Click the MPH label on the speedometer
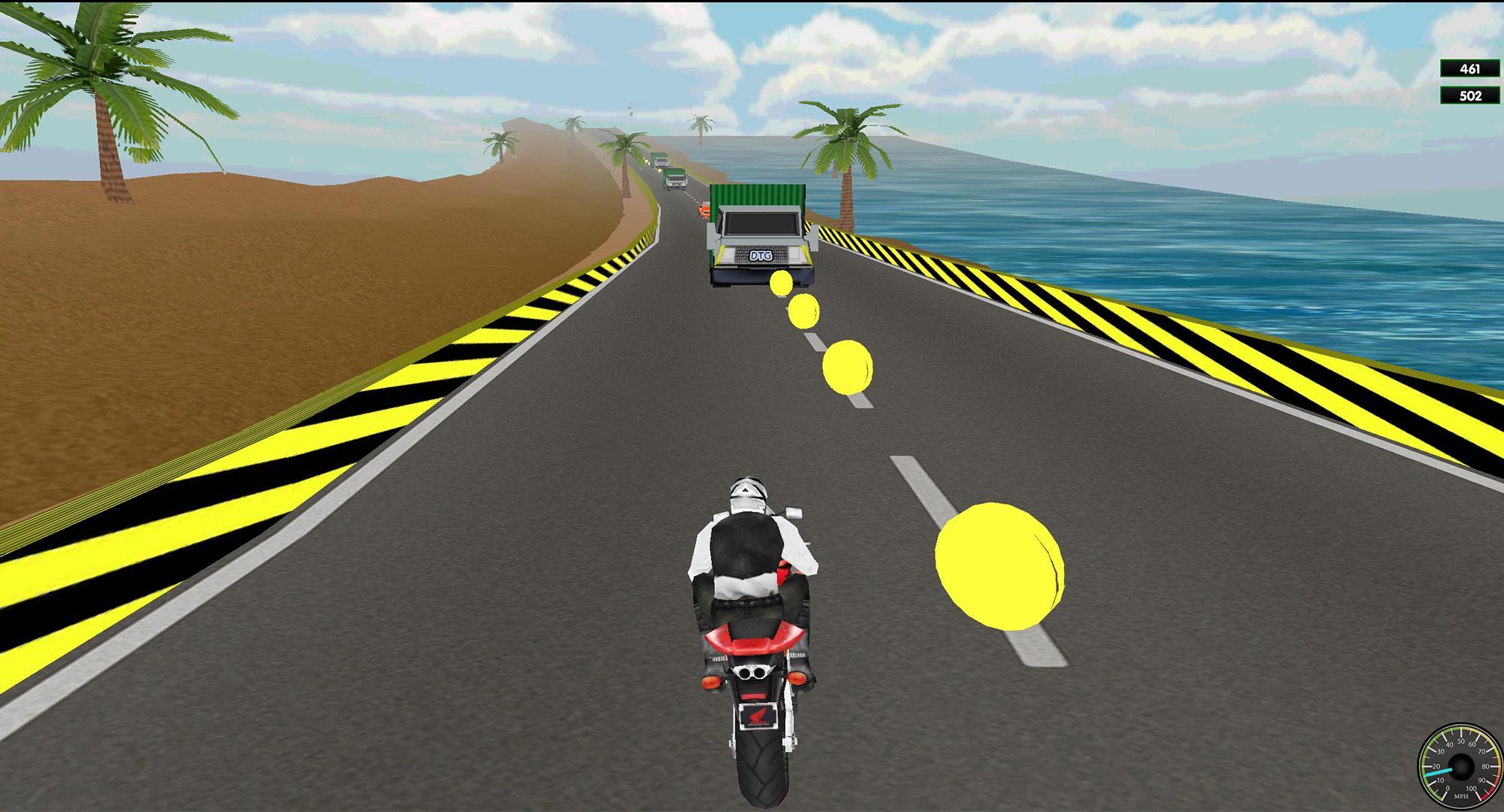The height and width of the screenshot is (812, 1504). (1461, 796)
